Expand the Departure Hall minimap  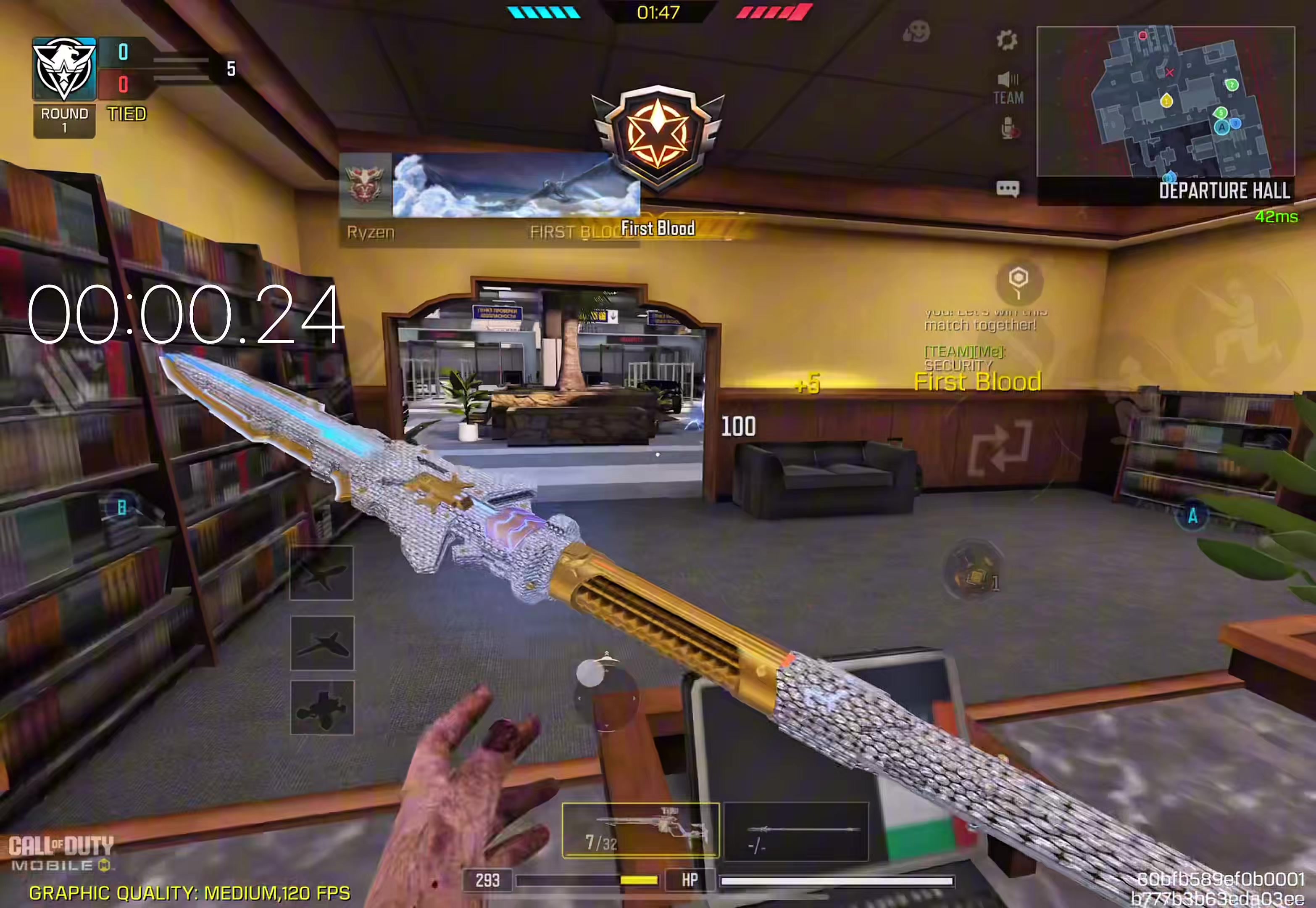[1165, 101]
